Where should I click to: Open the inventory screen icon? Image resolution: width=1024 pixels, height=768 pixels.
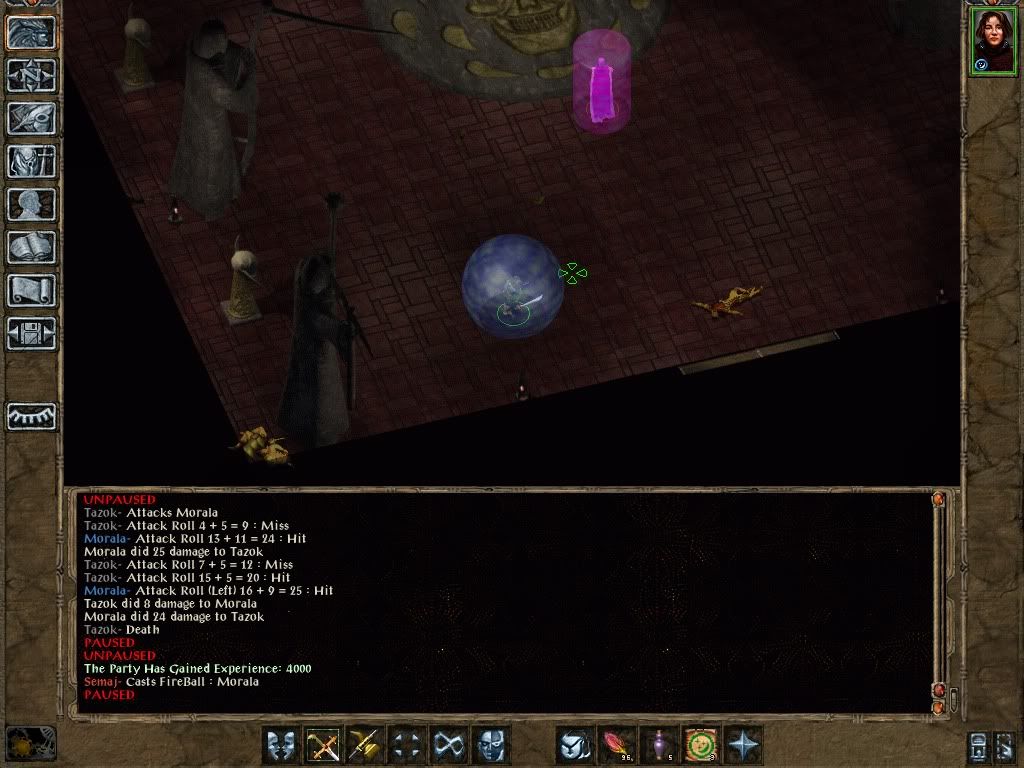[31, 160]
